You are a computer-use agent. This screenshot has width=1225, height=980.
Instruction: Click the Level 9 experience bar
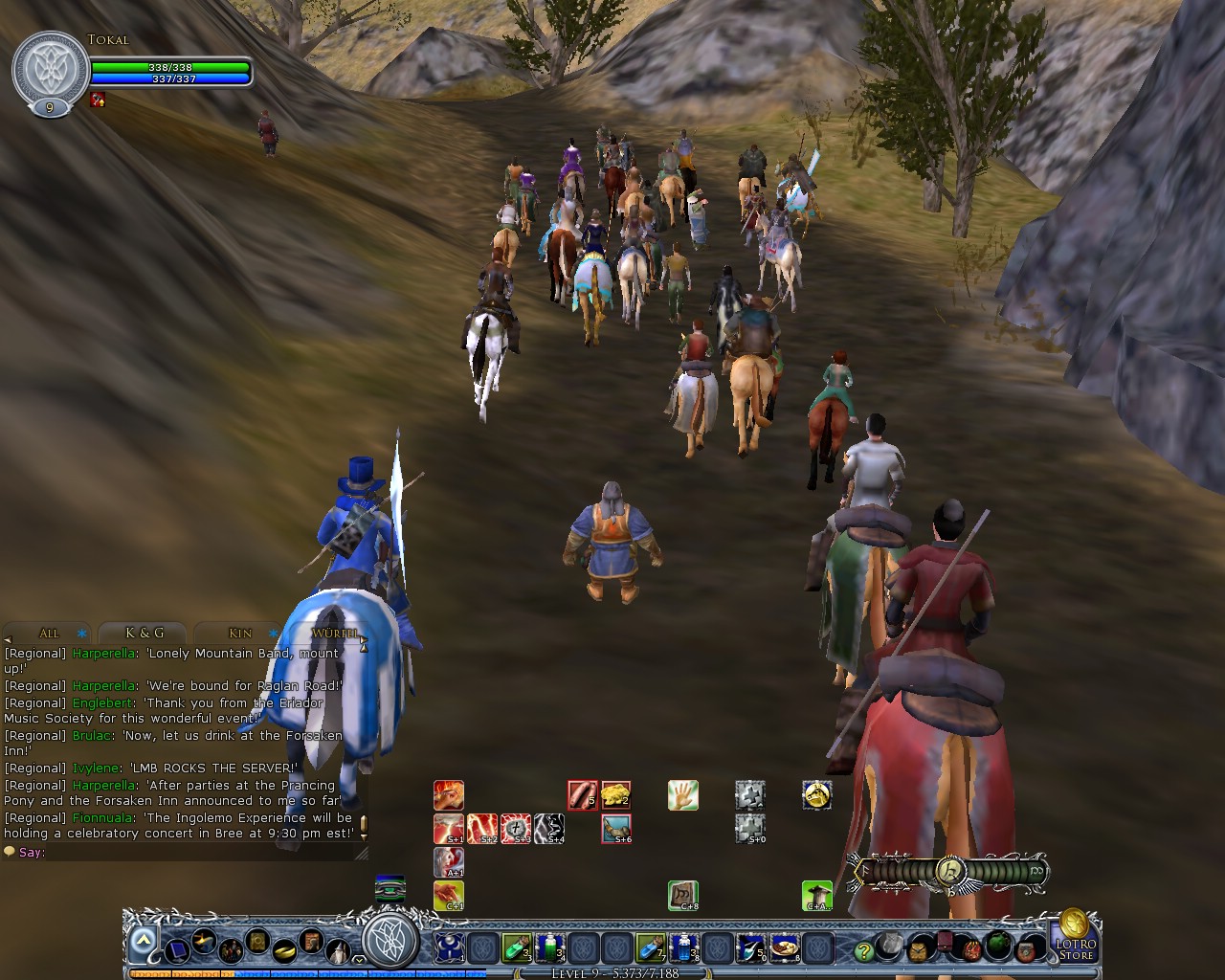(612, 974)
